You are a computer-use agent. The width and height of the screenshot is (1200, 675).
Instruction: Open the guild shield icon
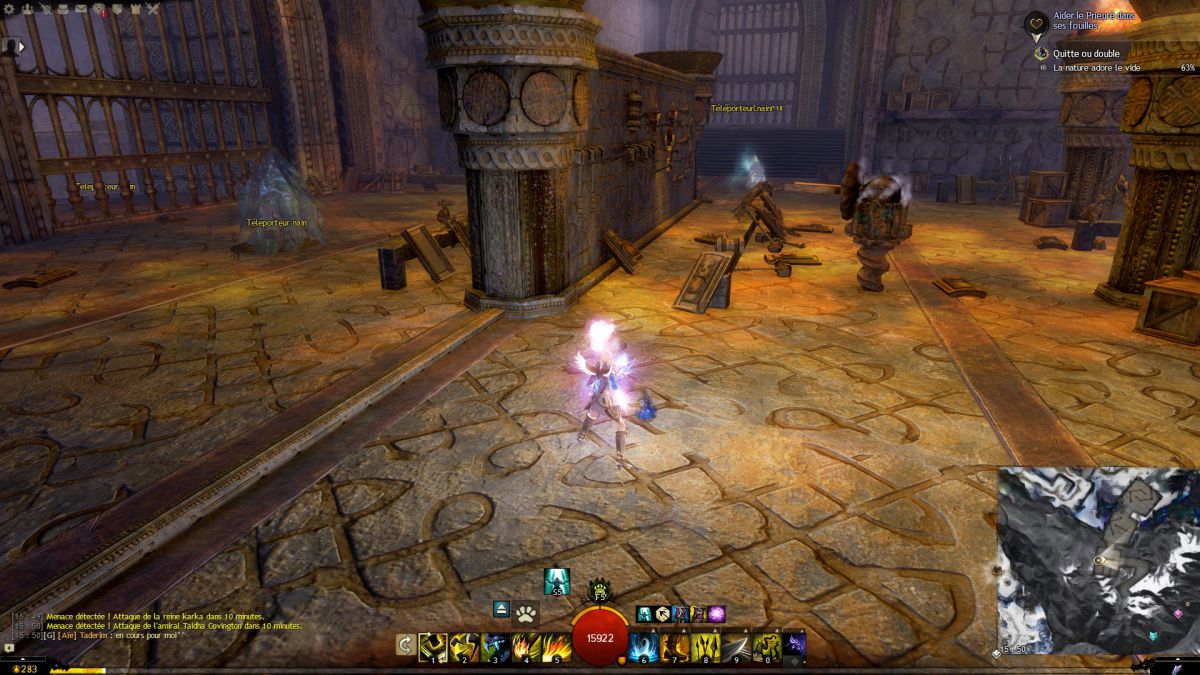tap(116, 9)
